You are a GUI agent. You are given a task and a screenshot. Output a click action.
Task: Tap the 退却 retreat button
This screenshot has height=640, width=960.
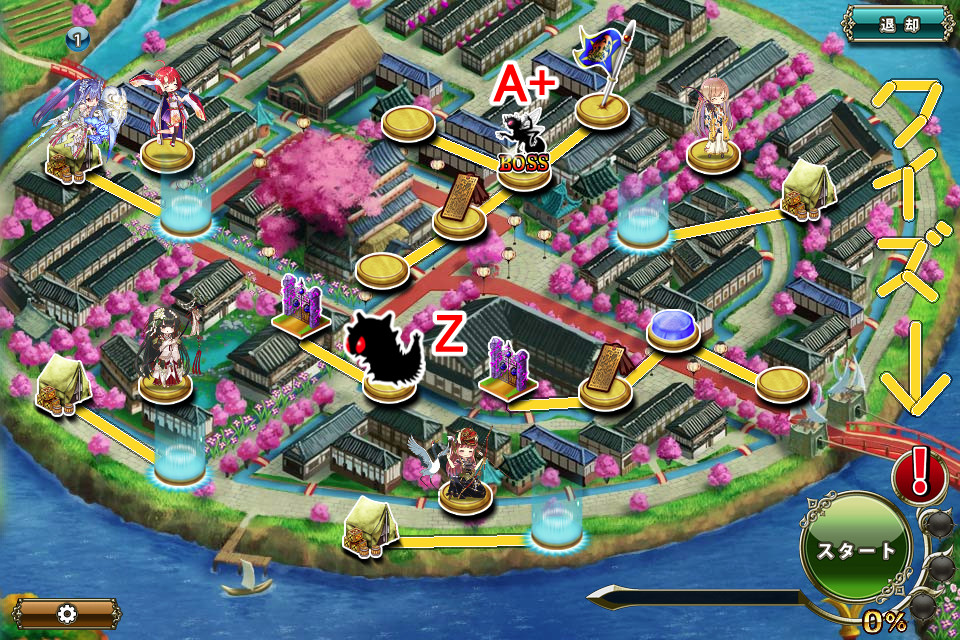click(x=898, y=24)
